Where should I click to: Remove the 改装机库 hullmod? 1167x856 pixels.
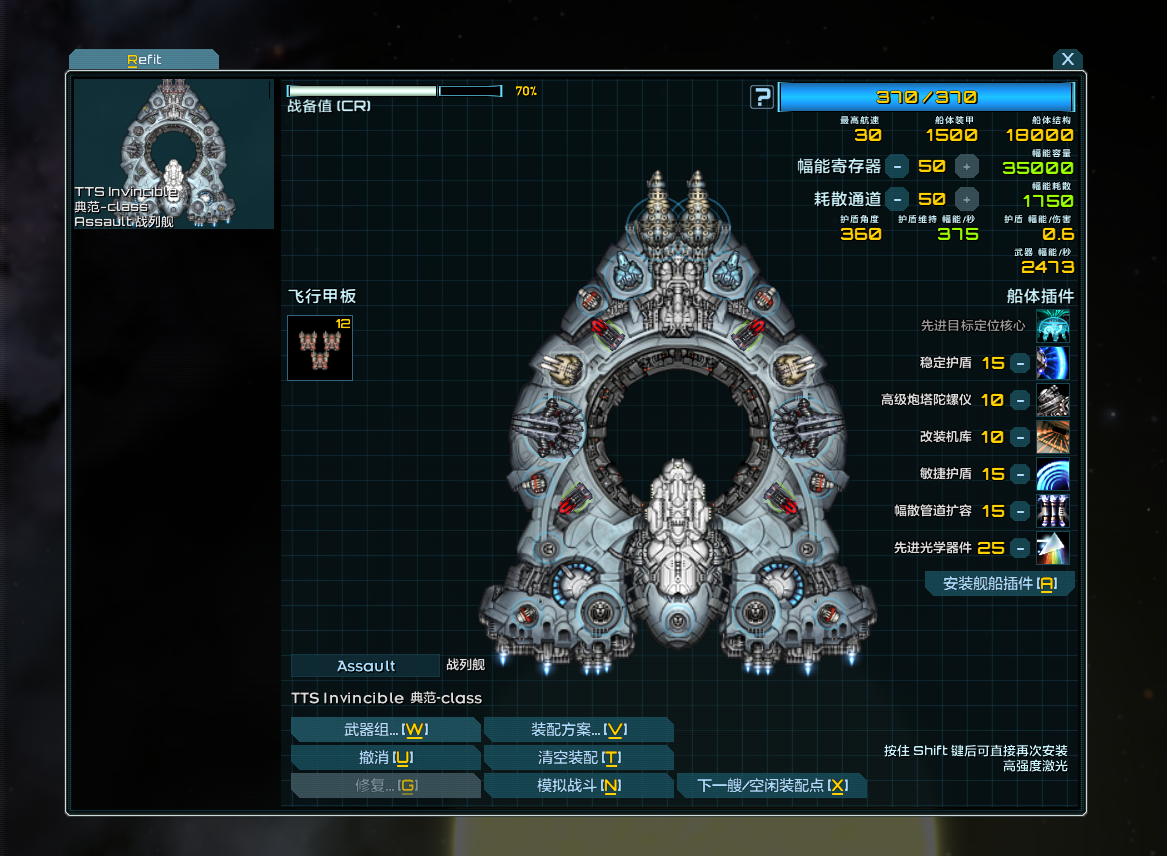pyautogui.click(x=1019, y=437)
